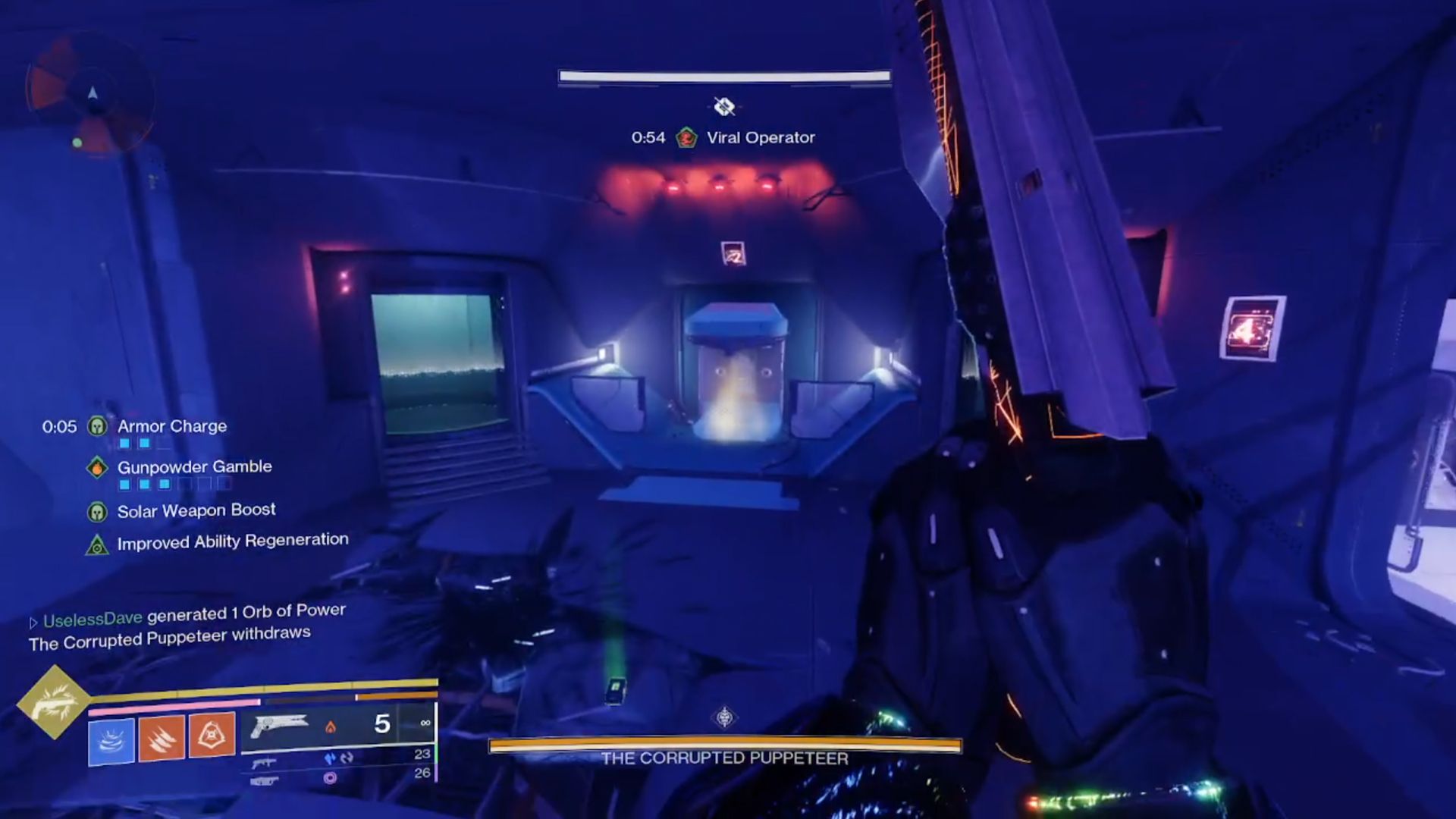The image size is (1456, 819).
Task: Click the boss health progress bar
Action: 724,76
